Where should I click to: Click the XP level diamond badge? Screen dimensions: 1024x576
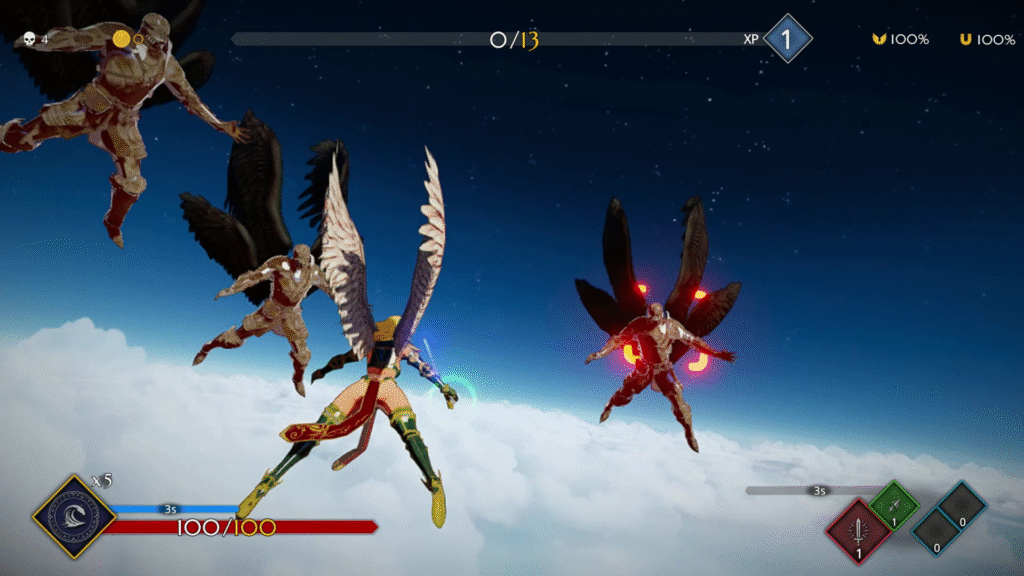tap(787, 39)
